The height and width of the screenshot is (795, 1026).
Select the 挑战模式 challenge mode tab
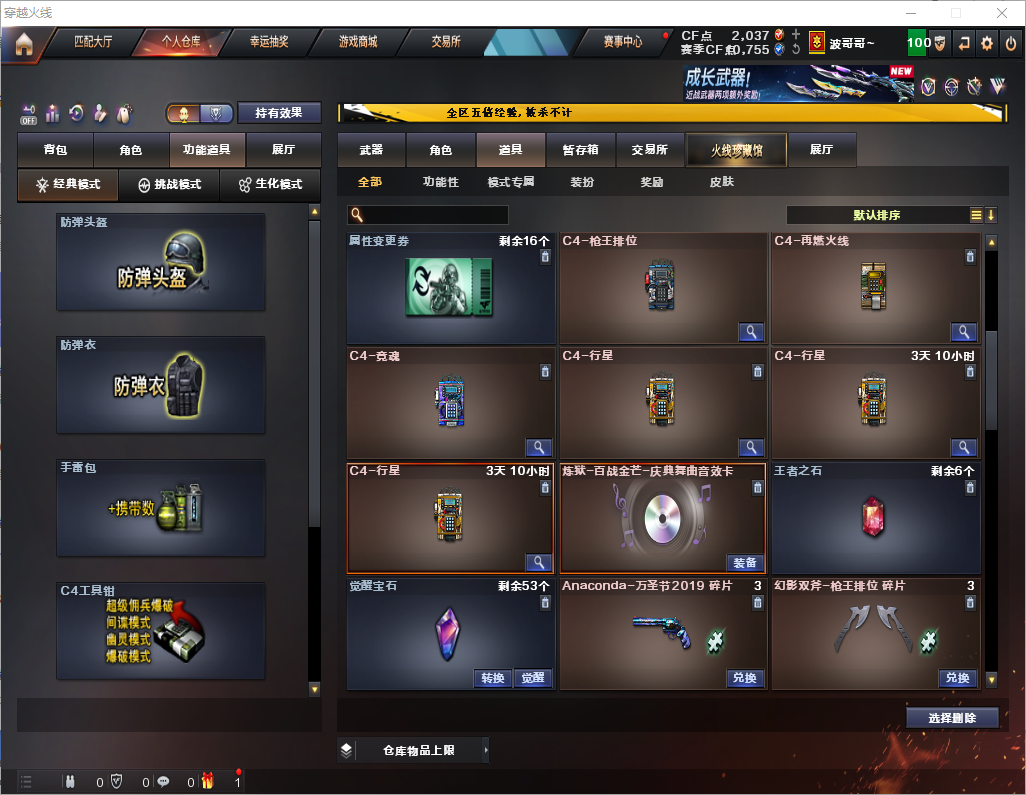tap(169, 185)
